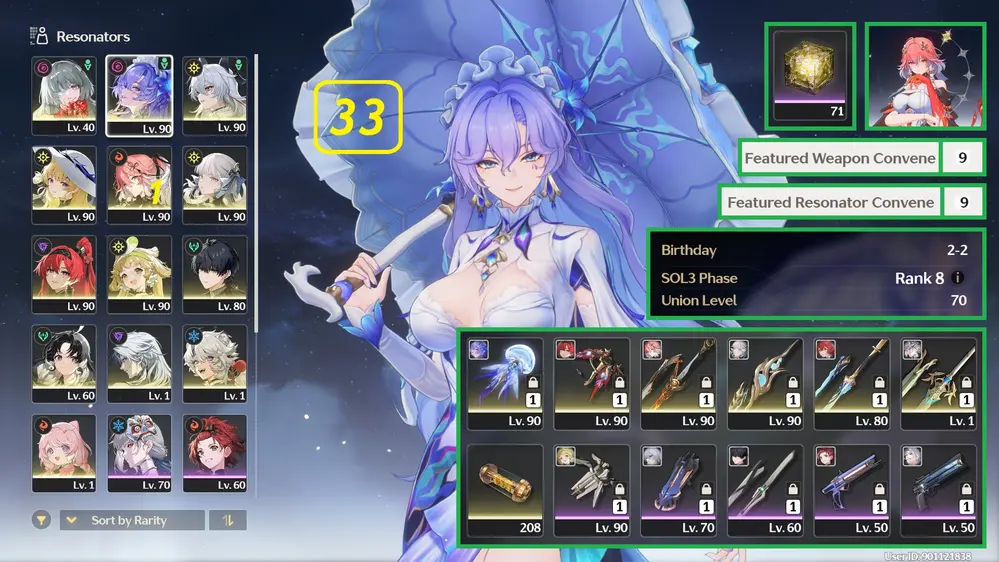
Task: Toggle the sort order arrows button
Action: tap(229, 520)
